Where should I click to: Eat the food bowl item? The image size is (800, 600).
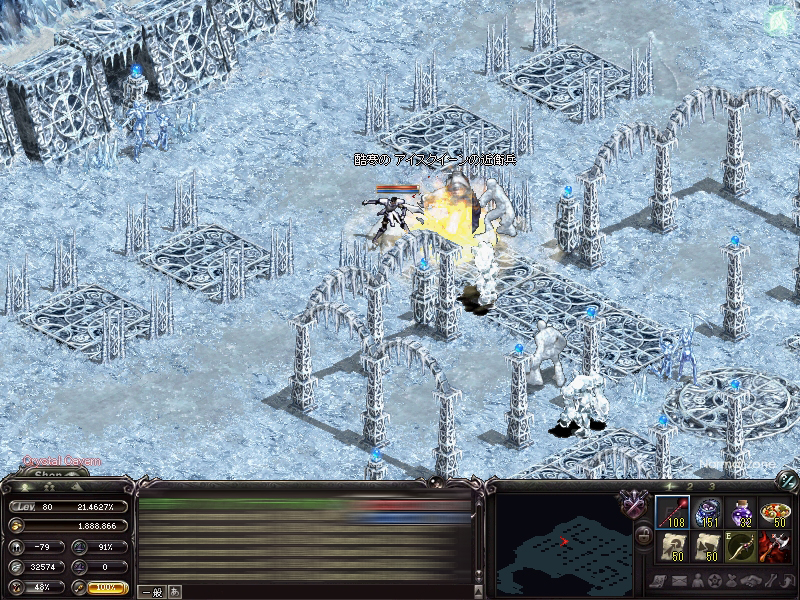coord(774,514)
